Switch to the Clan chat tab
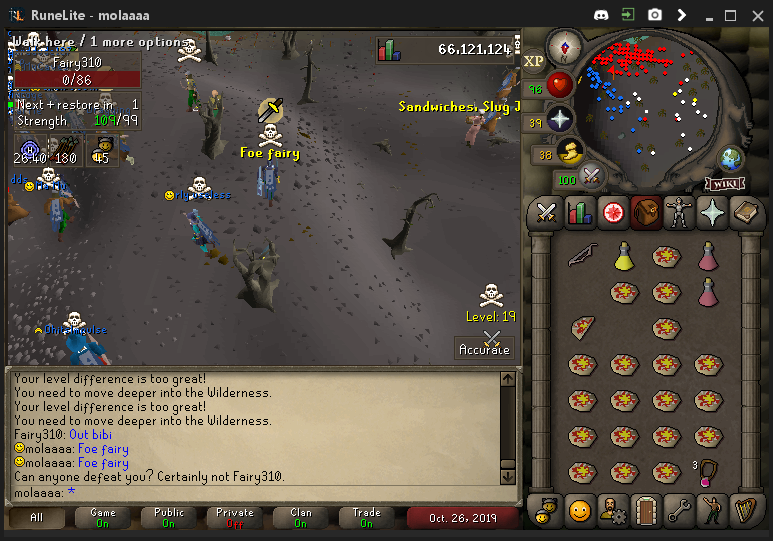The width and height of the screenshot is (773, 541). [x=300, y=517]
